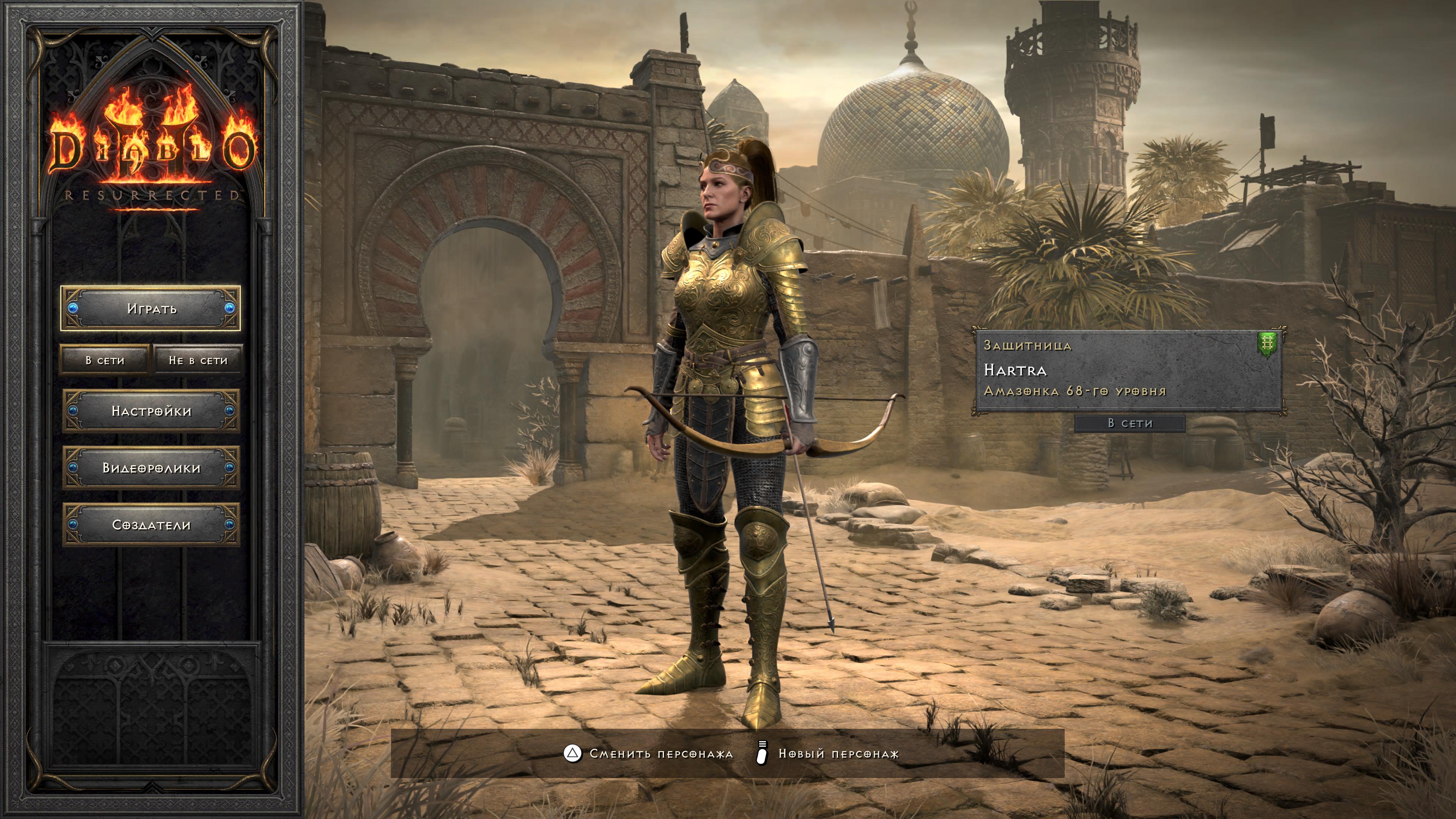Viewport: 1456px width, 819px height.
Task: Switch to the В сети tab
Action: pyautogui.click(x=105, y=360)
